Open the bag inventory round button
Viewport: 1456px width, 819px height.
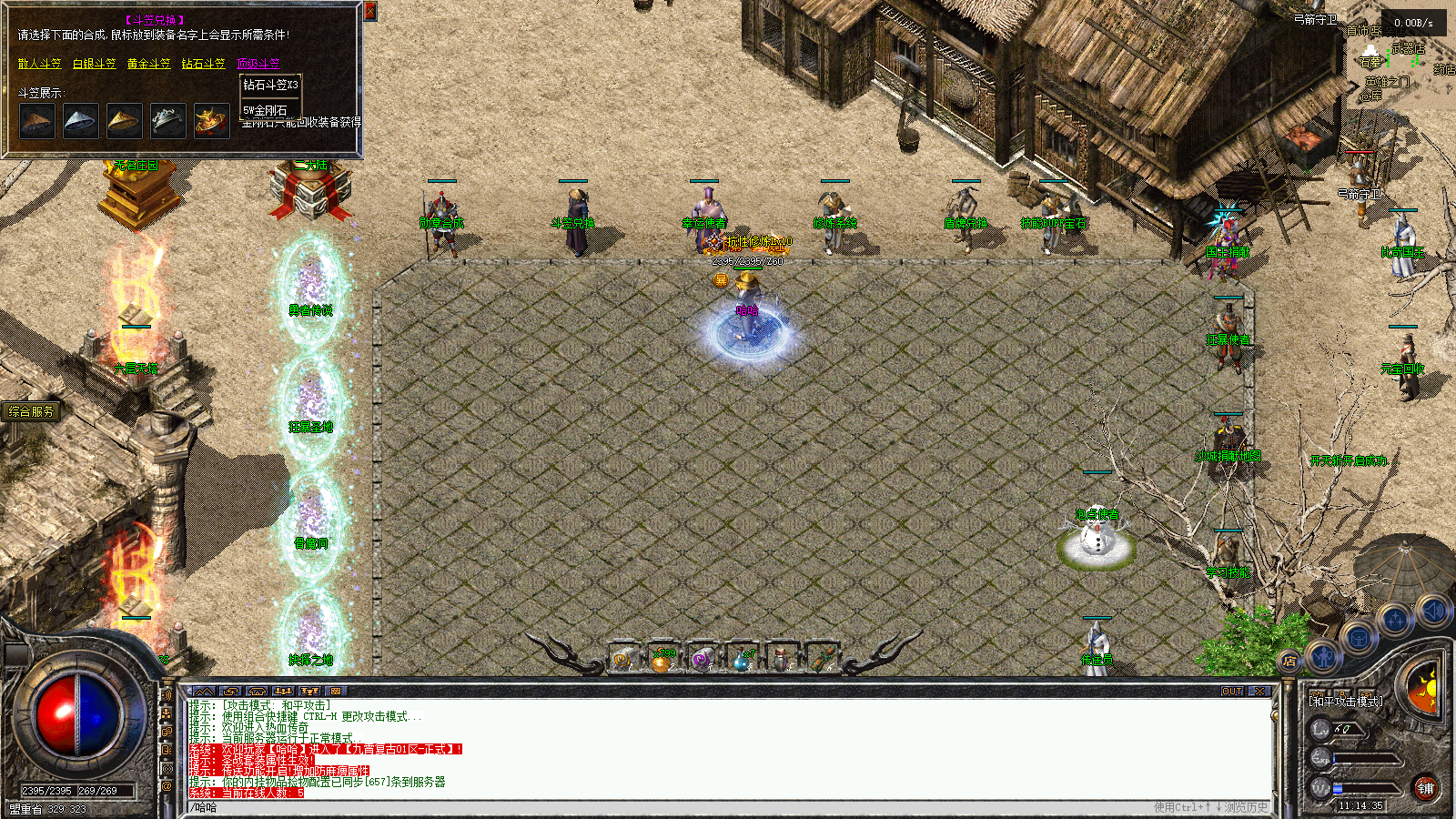click(1358, 637)
